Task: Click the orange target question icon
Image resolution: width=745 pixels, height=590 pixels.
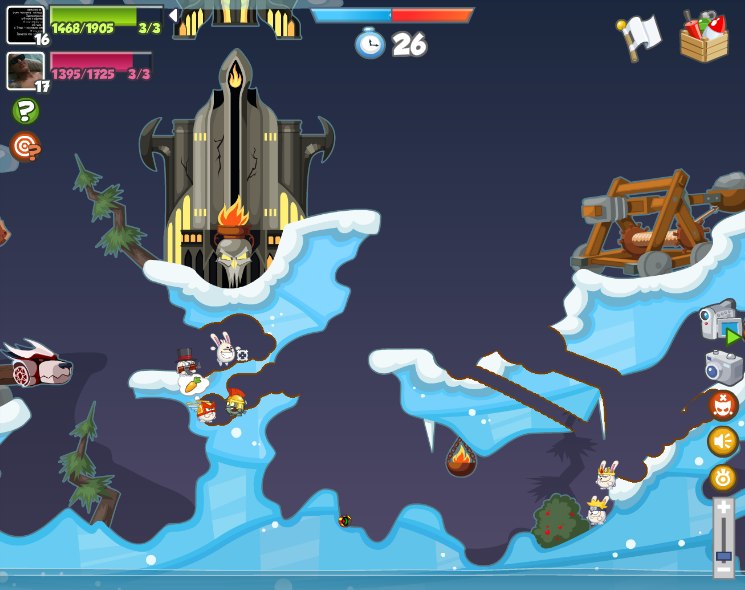Action: pos(25,147)
